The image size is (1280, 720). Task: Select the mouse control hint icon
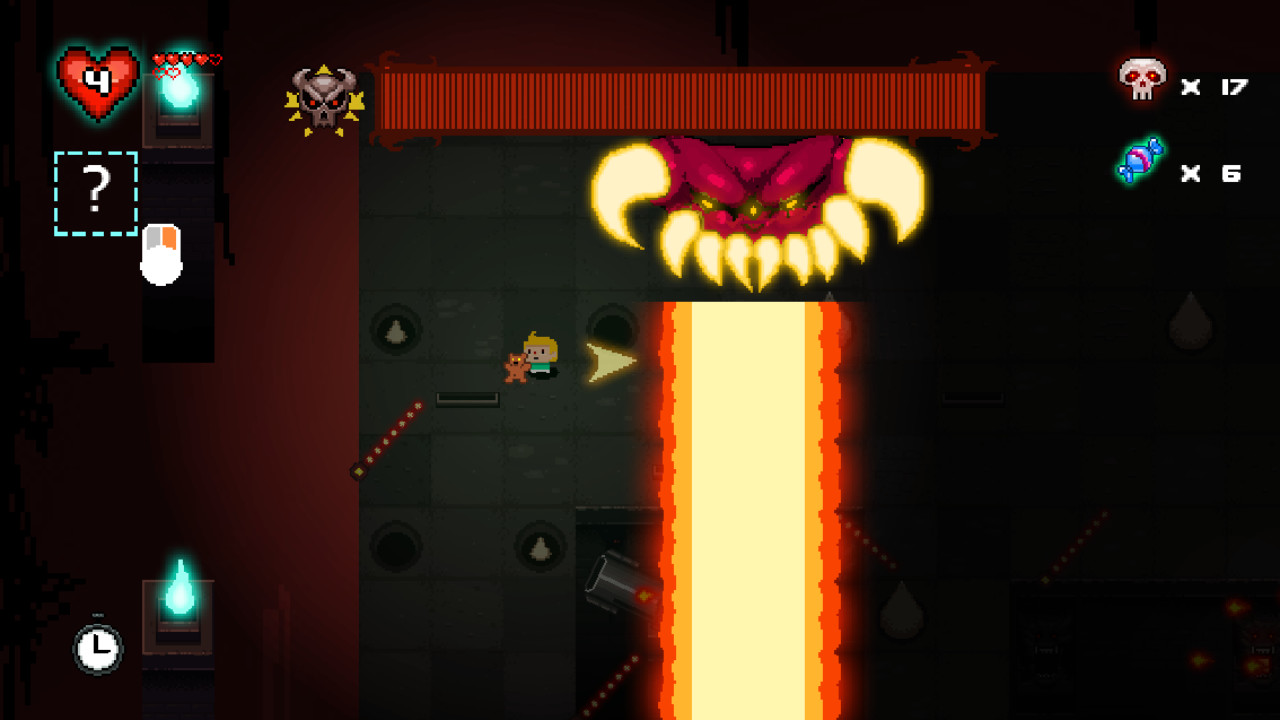[160, 255]
